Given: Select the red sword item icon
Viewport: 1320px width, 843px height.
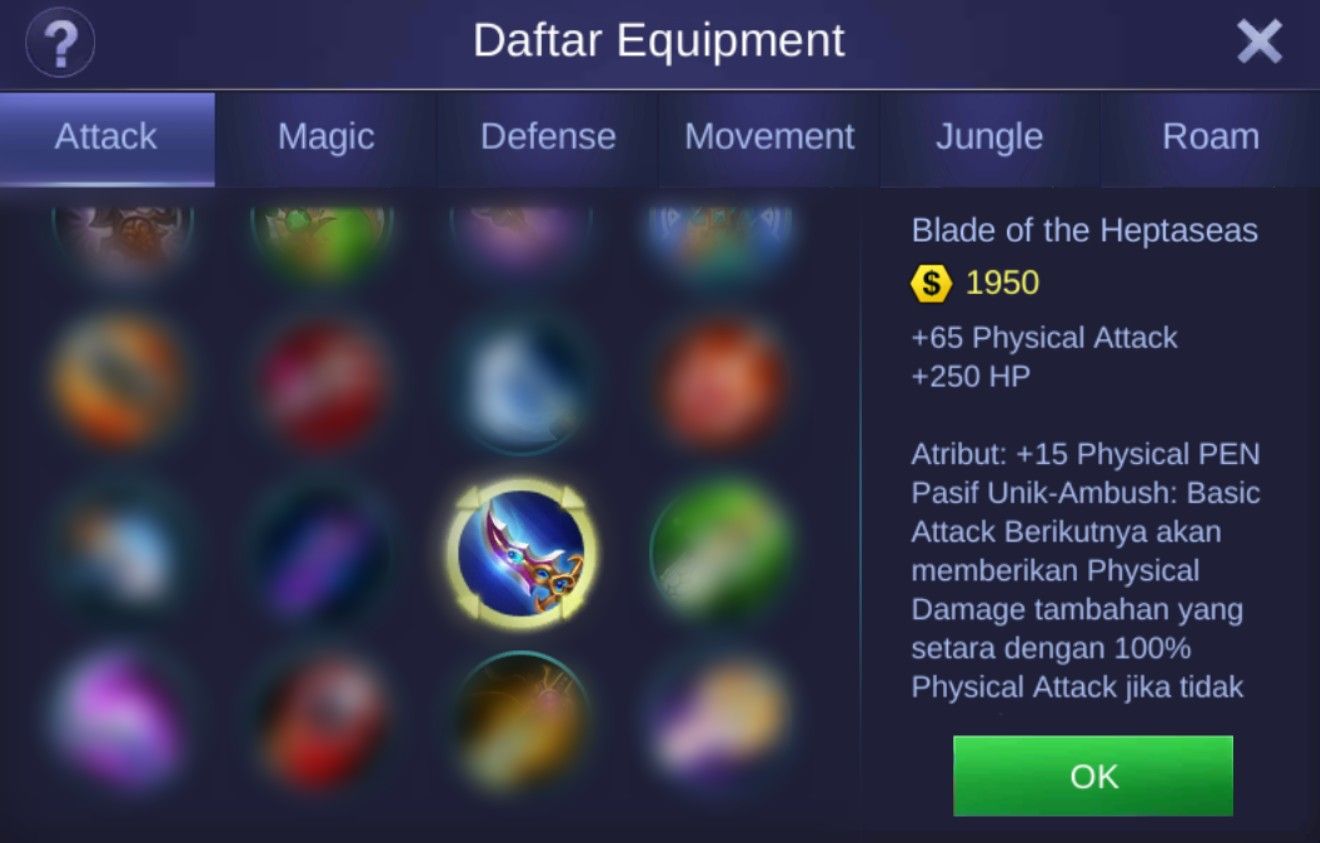Looking at the screenshot, I should (x=320, y=380).
